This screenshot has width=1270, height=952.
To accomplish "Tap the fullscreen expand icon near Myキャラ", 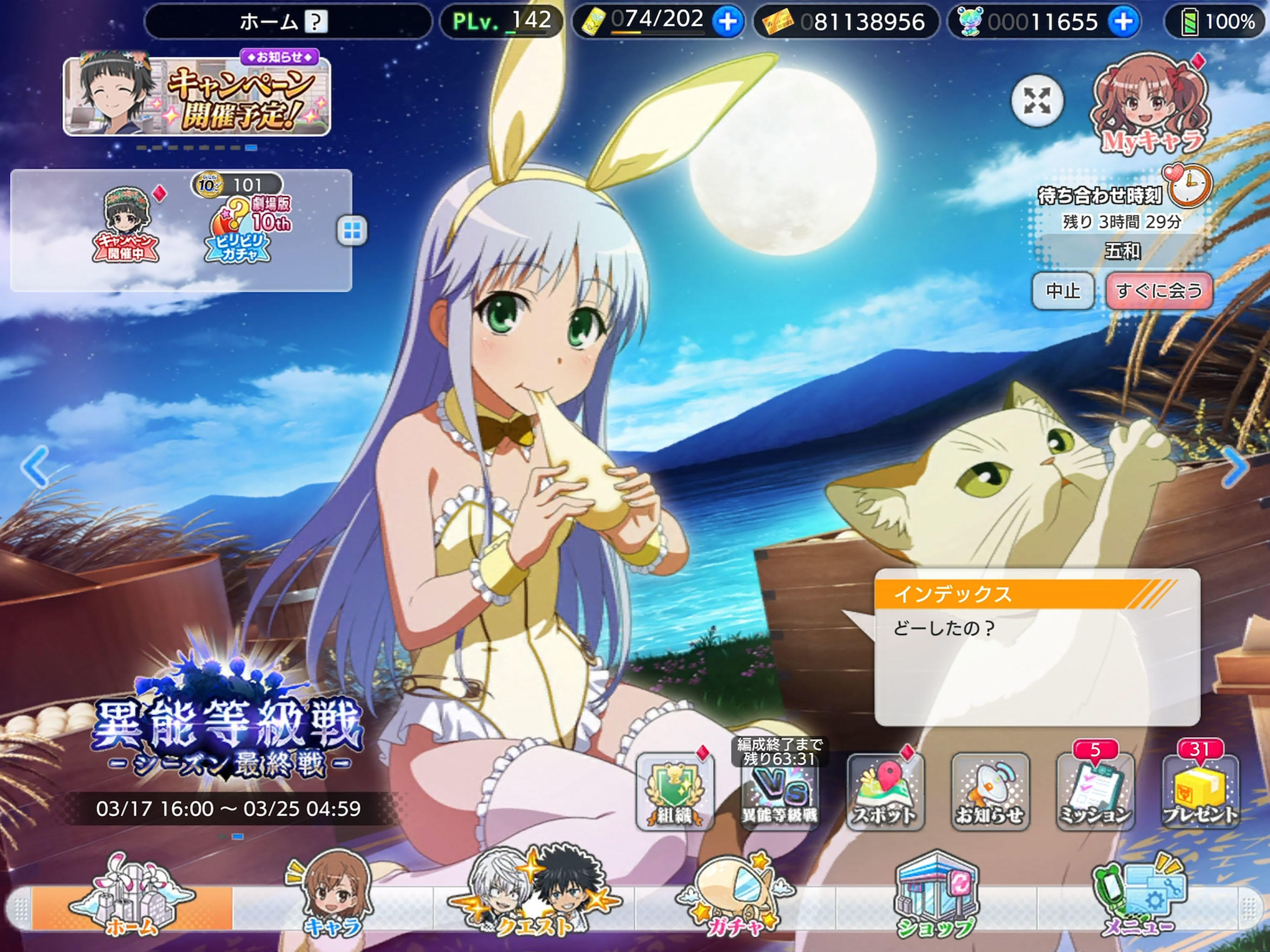I will click(1037, 101).
